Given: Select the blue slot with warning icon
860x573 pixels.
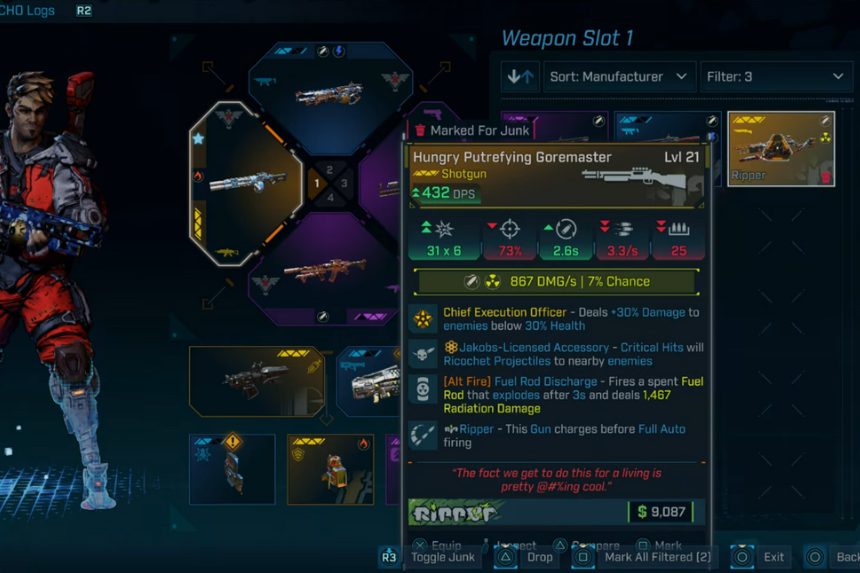Looking at the screenshot, I should tap(232, 468).
